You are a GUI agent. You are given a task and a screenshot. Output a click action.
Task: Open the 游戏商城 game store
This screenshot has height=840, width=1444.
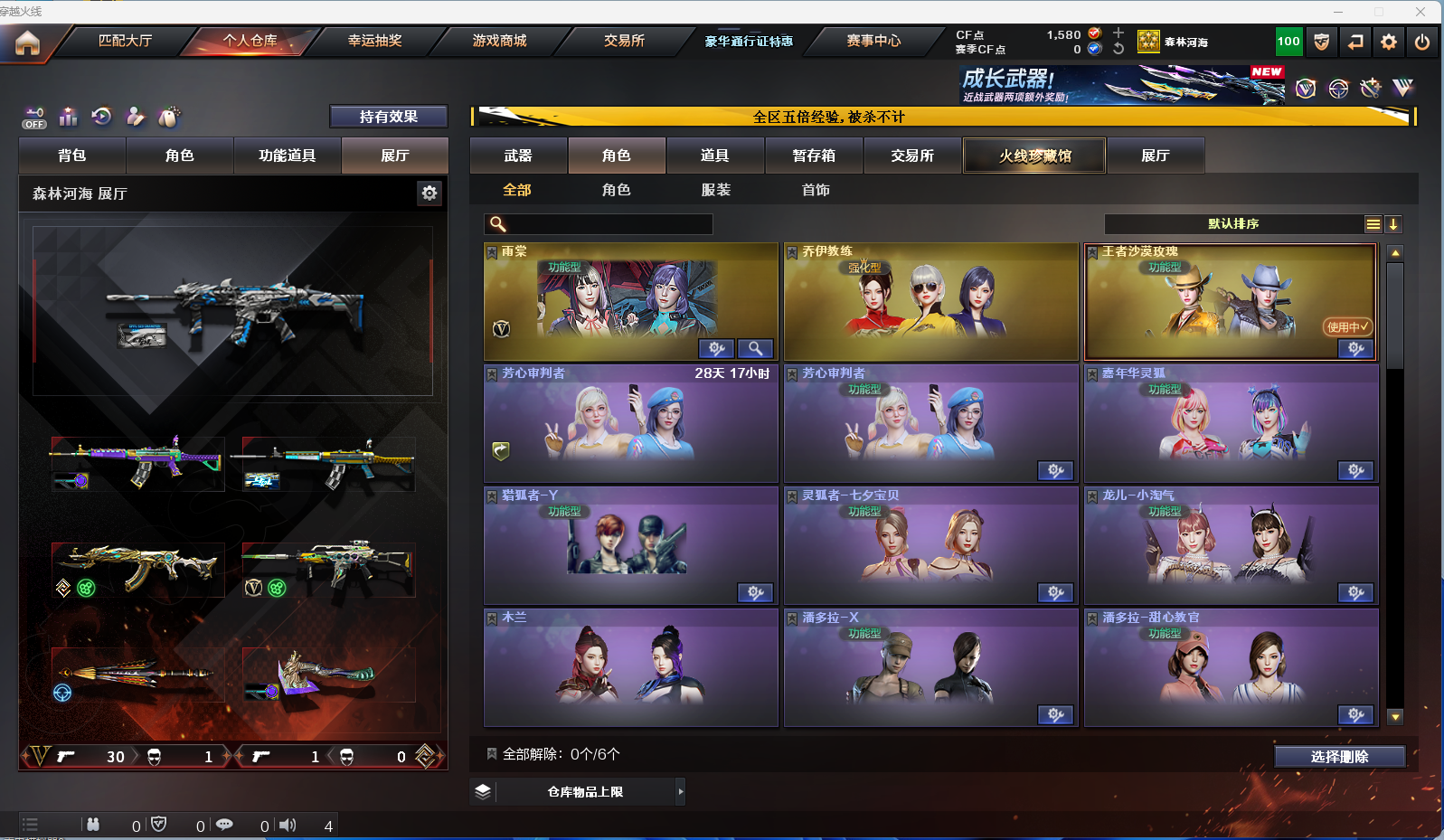tap(499, 41)
